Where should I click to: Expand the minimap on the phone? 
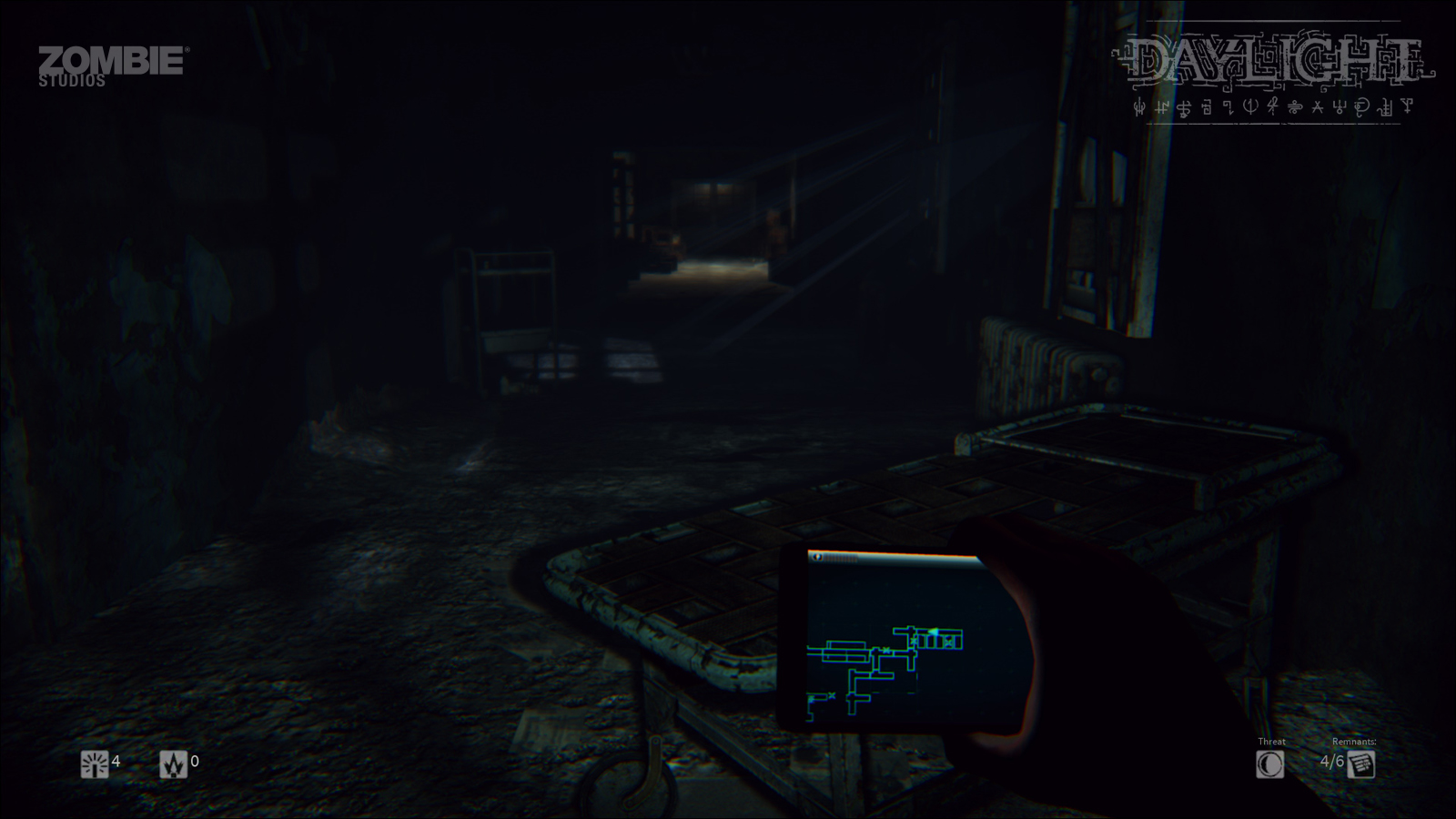(901, 637)
